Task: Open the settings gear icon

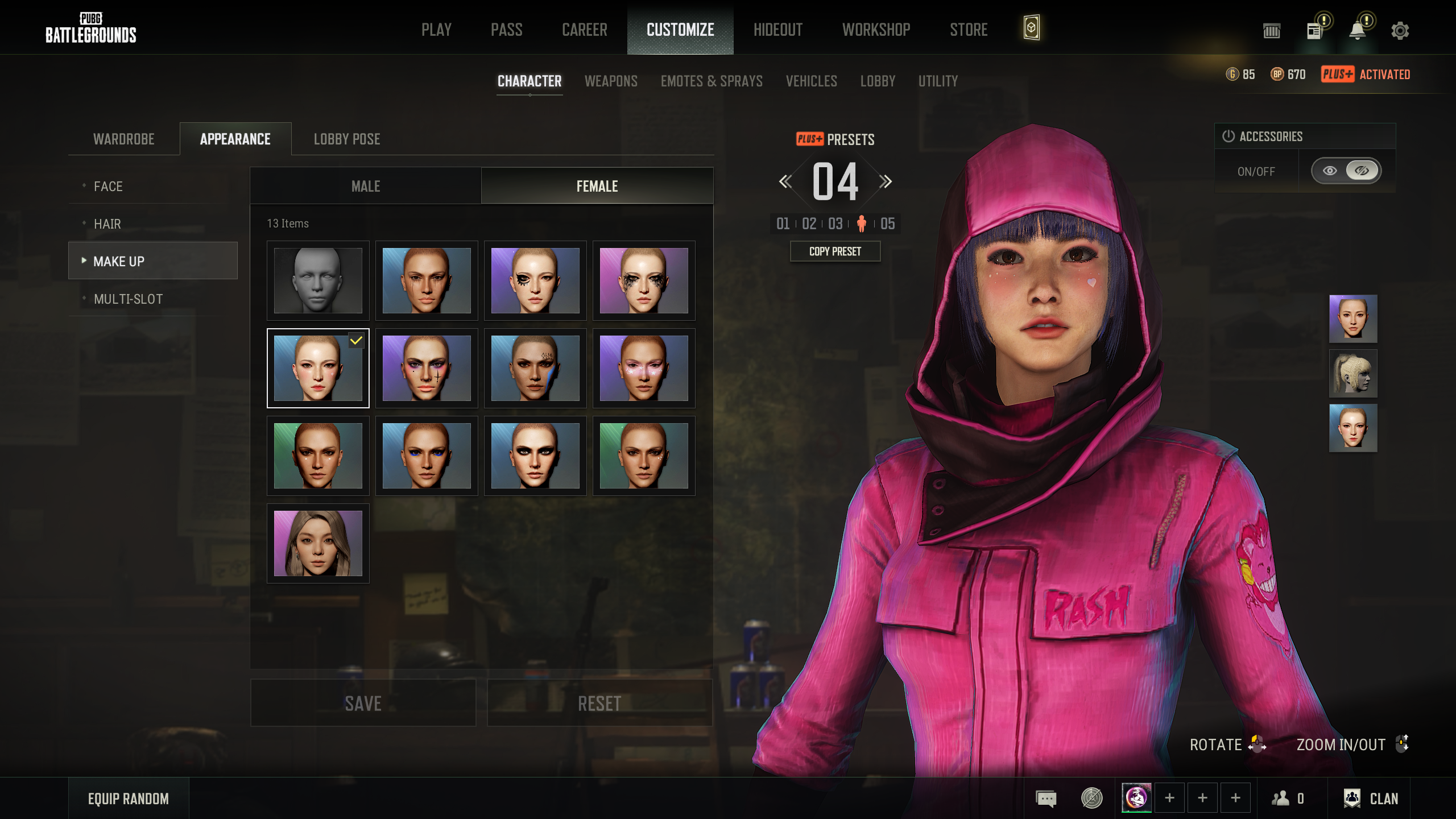Action: click(x=1400, y=31)
